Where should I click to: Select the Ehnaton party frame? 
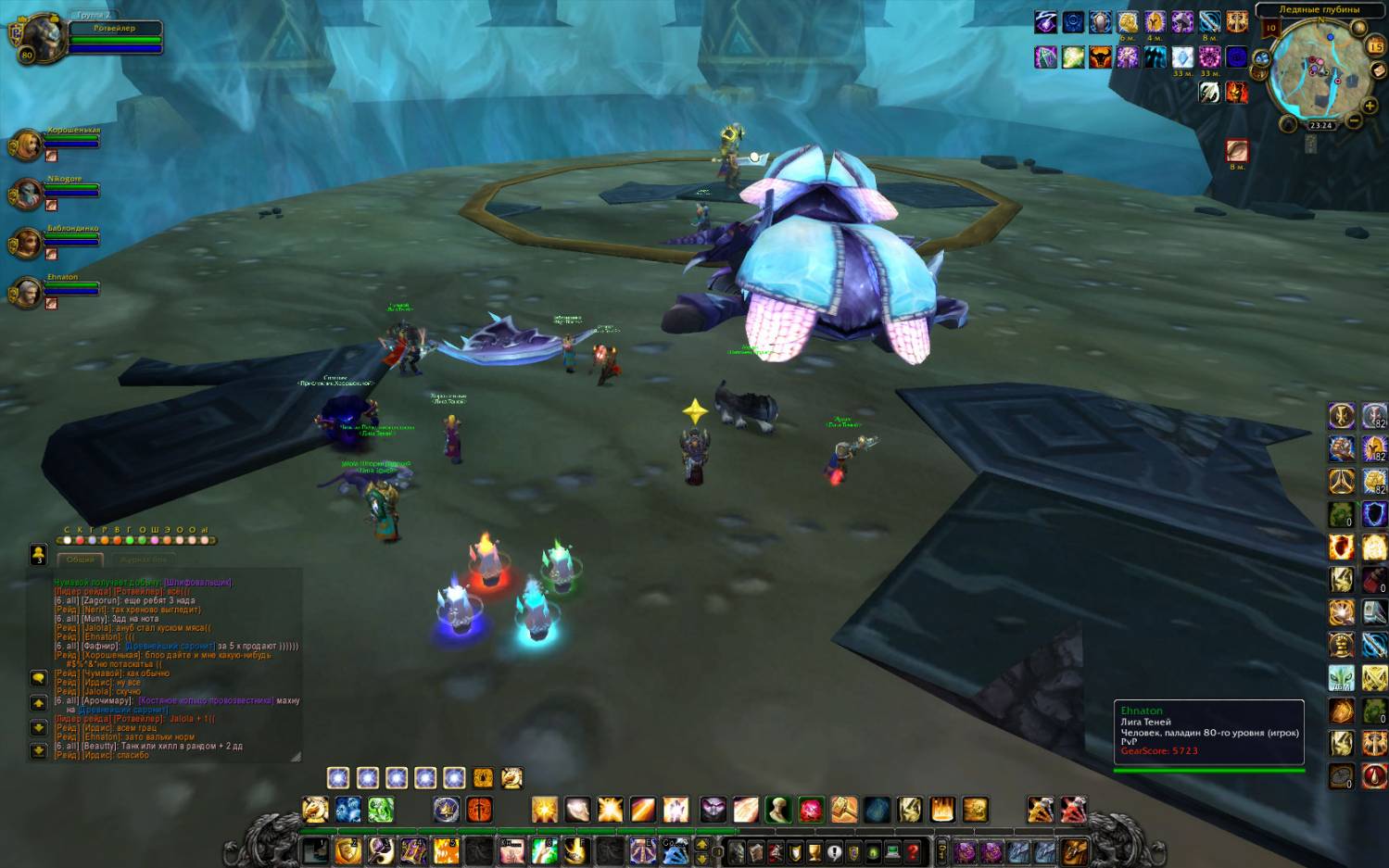(x=28, y=293)
